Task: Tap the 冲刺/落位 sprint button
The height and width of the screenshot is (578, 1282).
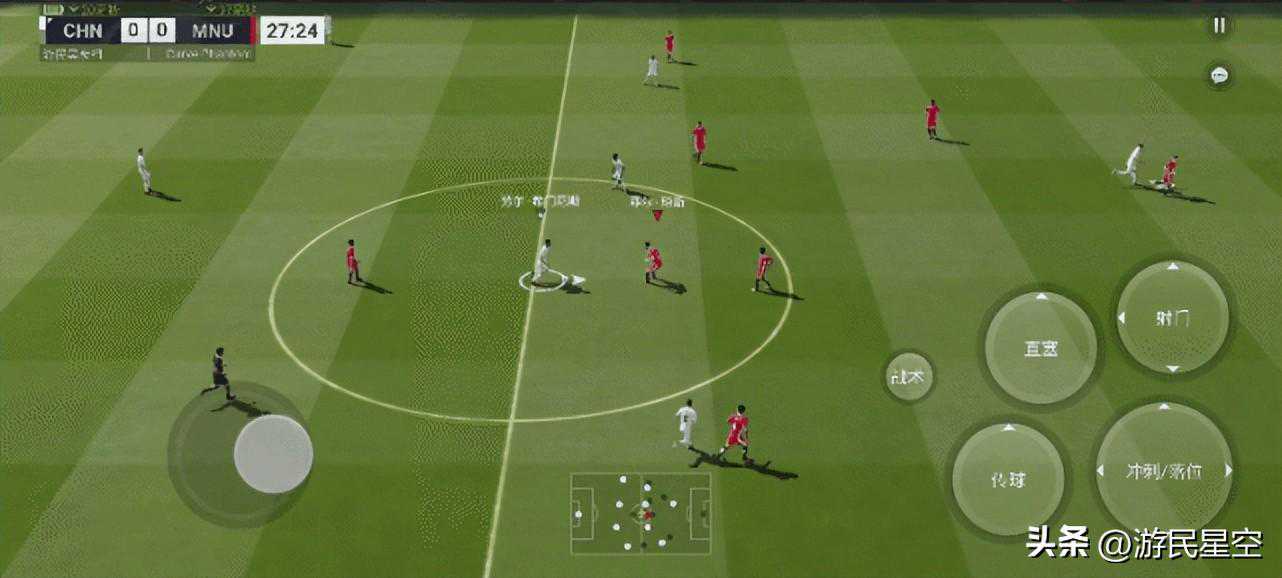Action: tap(1164, 469)
